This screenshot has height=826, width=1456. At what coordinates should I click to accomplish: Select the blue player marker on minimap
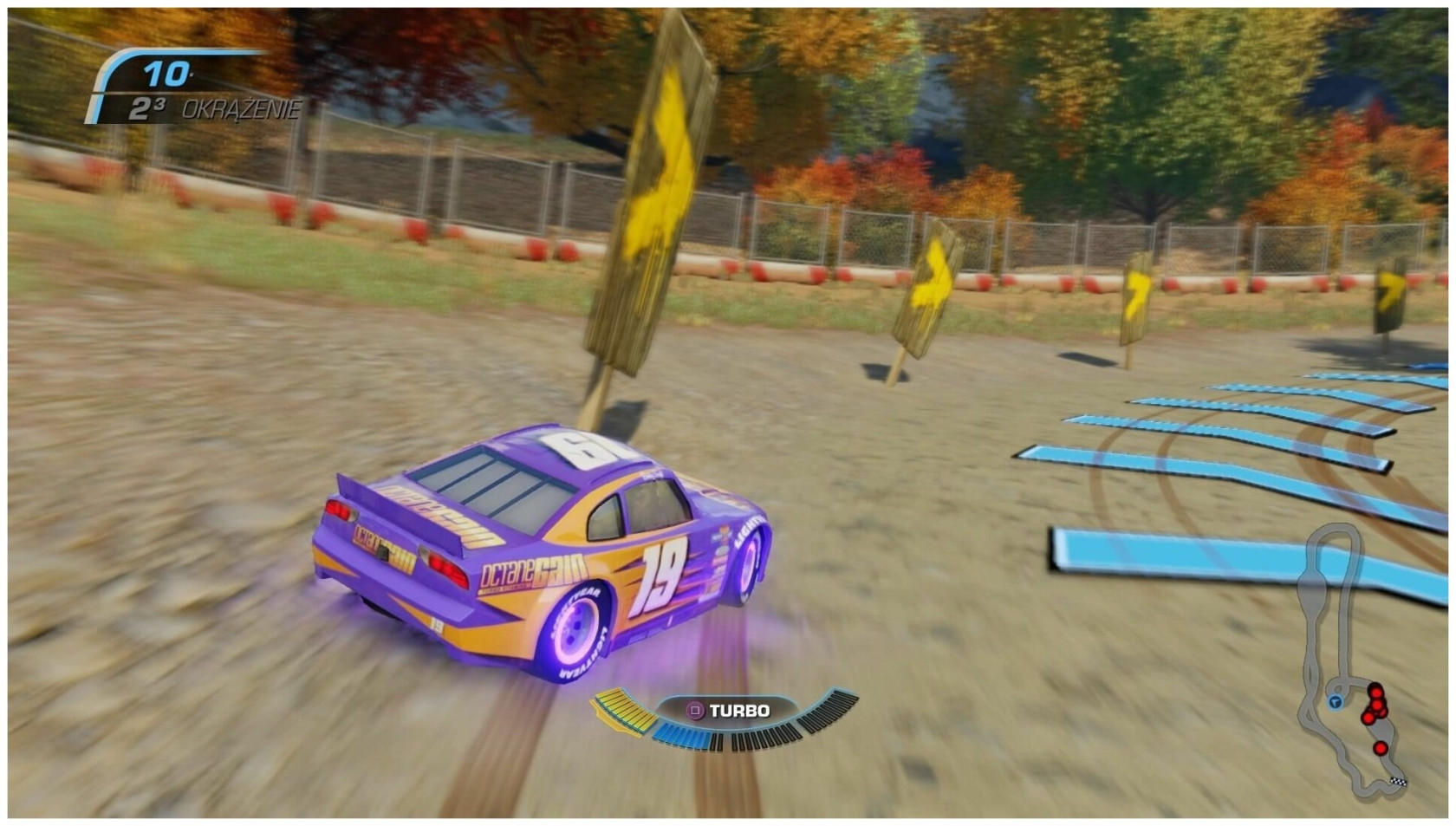1335,701
